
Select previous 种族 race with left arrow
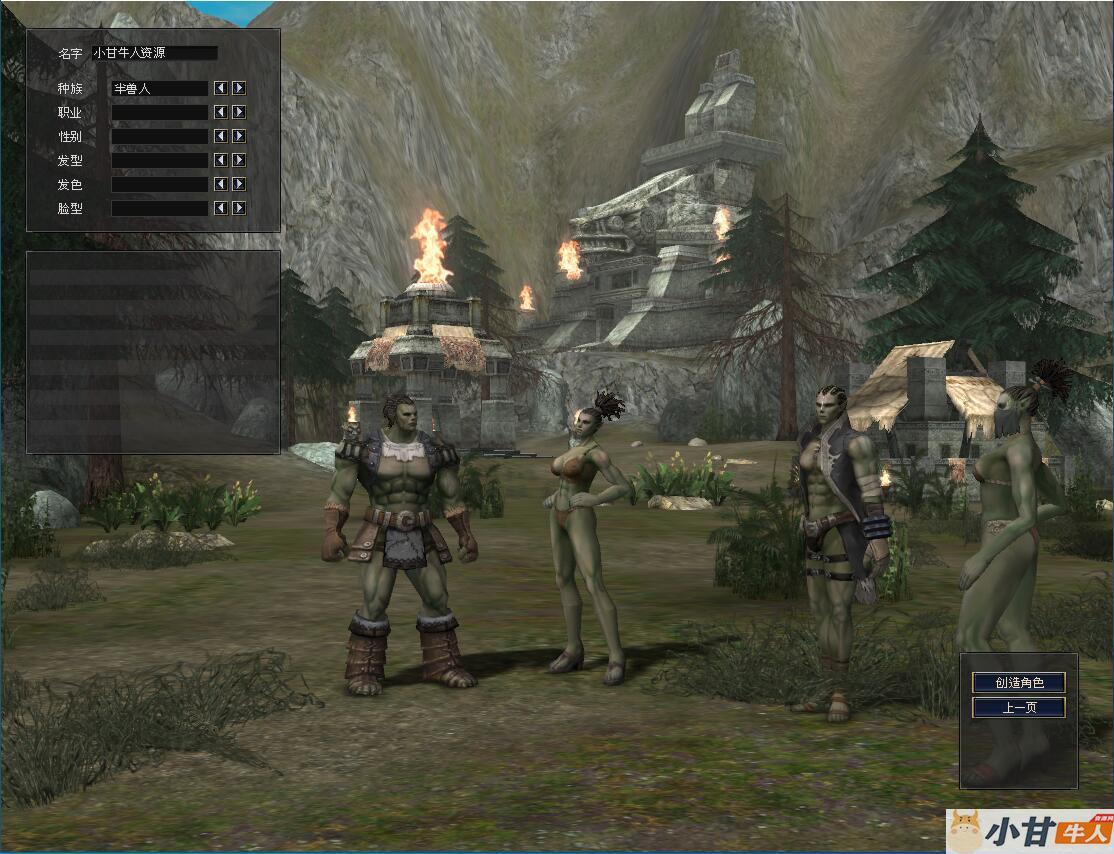pyautogui.click(x=221, y=88)
